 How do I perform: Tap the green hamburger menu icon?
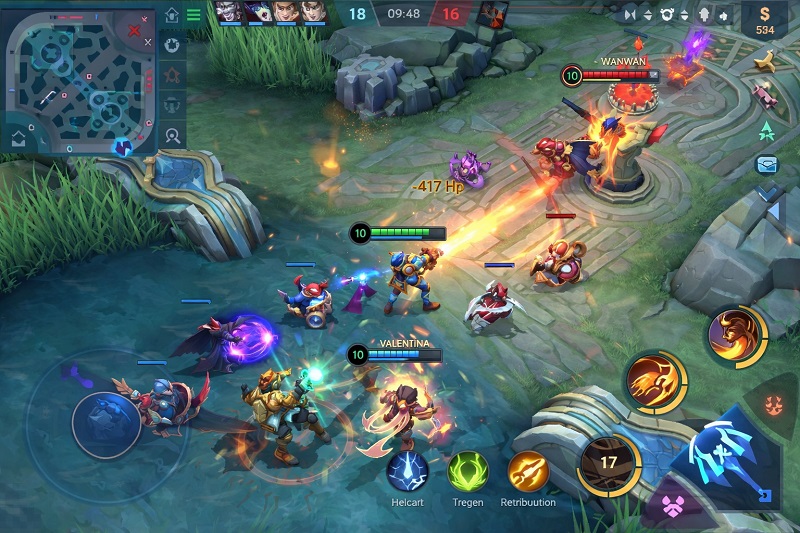point(193,15)
